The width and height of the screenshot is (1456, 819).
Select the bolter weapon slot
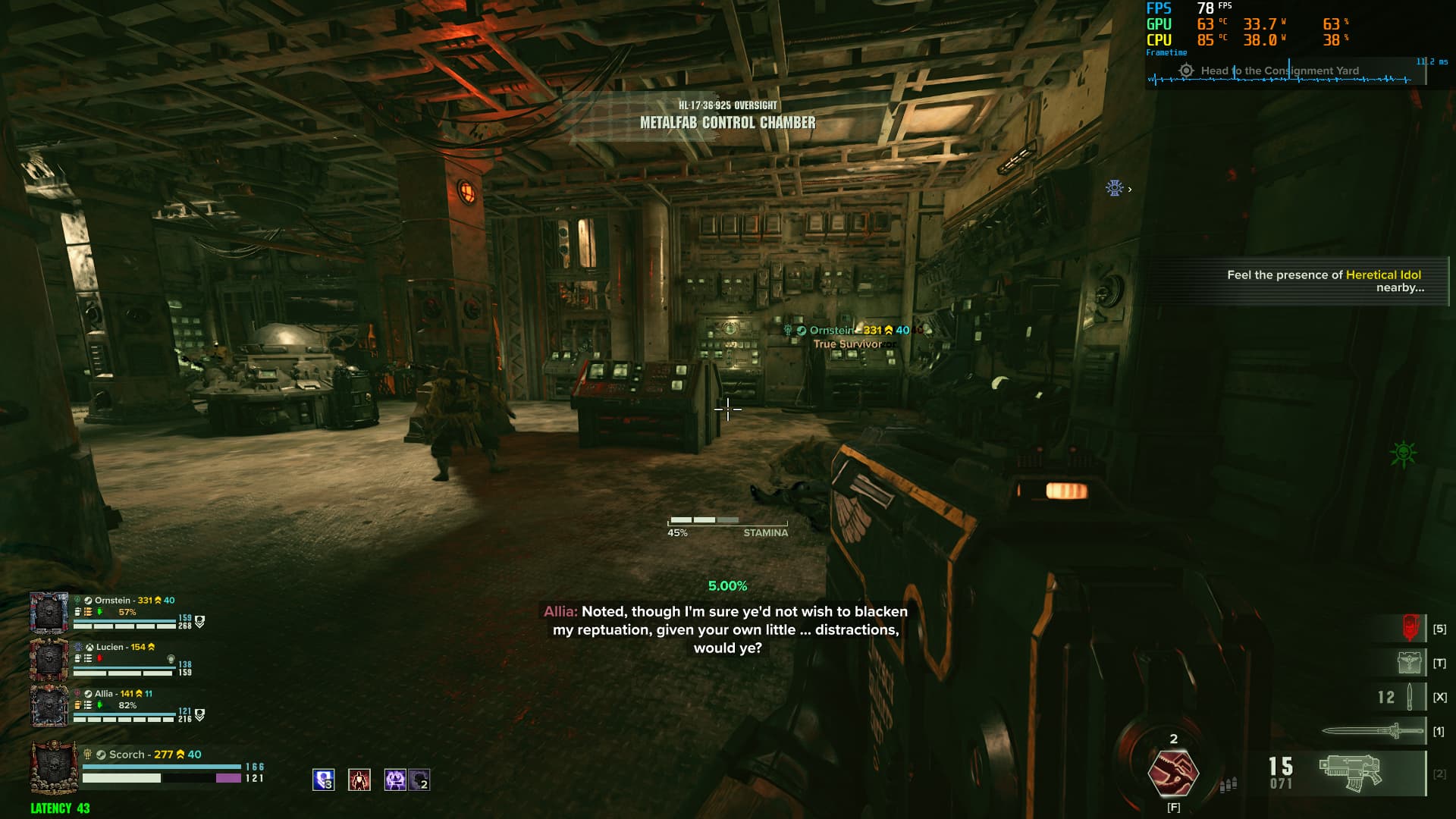(x=1351, y=773)
